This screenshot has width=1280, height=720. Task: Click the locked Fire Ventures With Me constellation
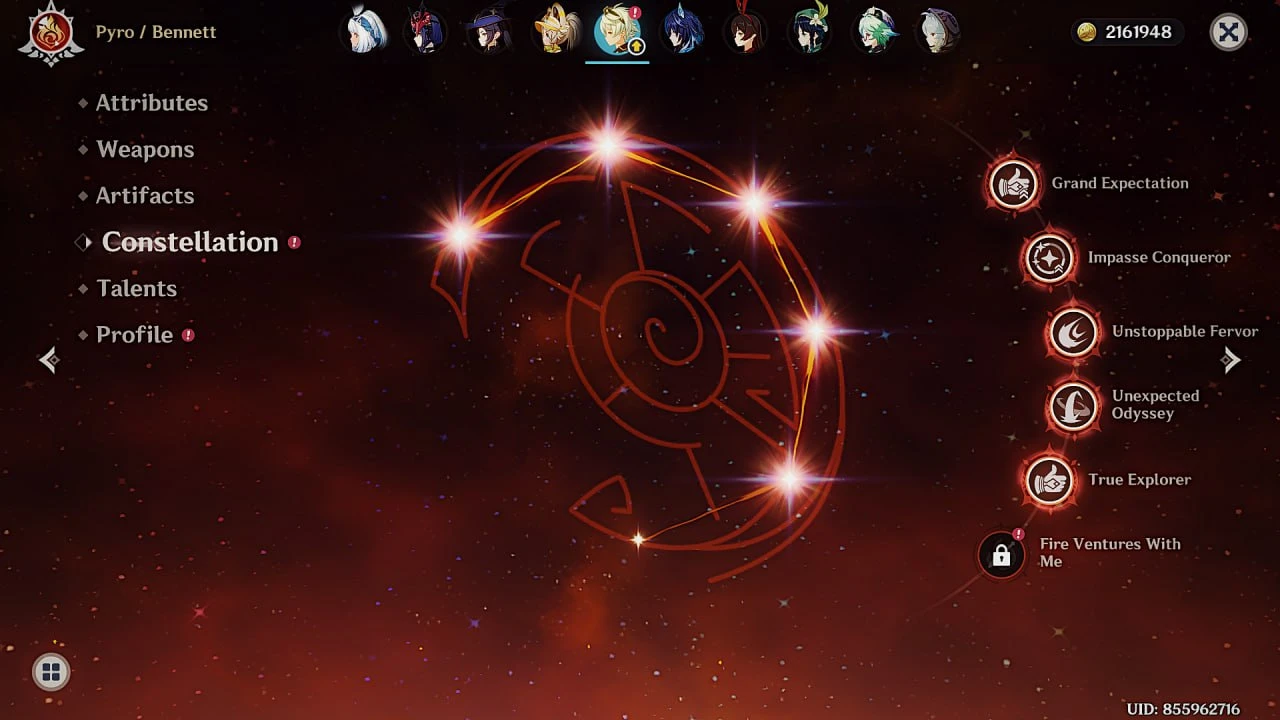1001,554
